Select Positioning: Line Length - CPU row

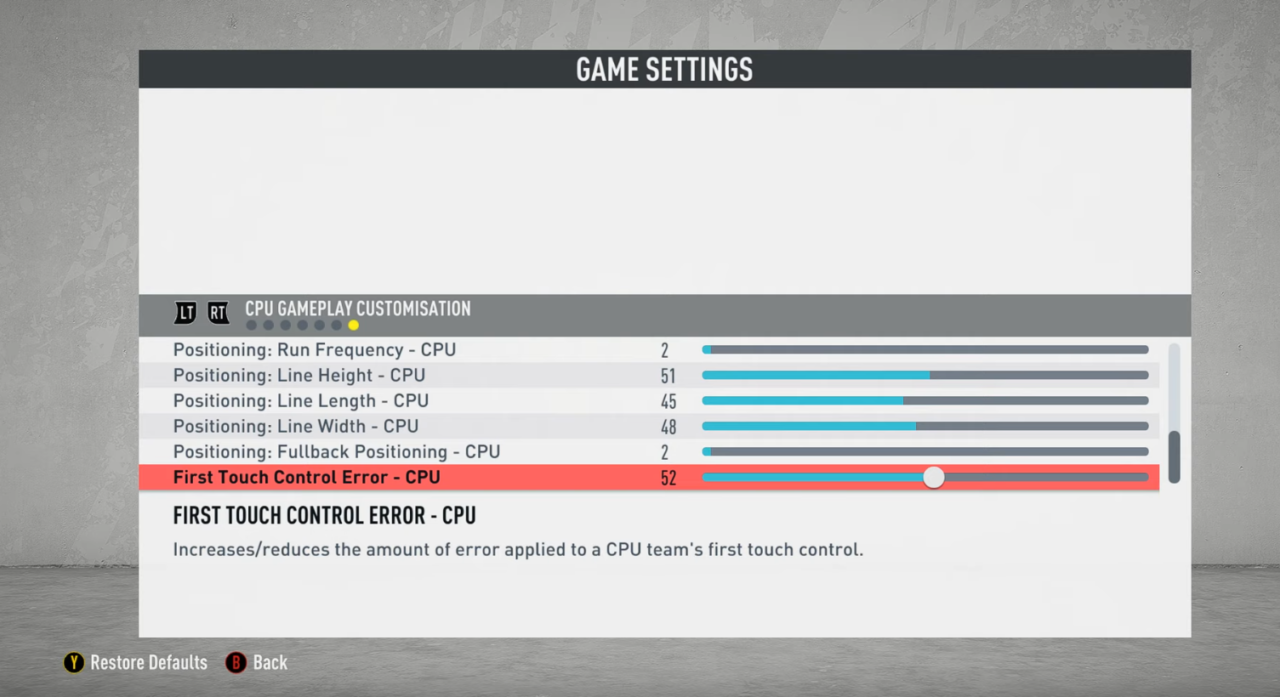point(301,401)
